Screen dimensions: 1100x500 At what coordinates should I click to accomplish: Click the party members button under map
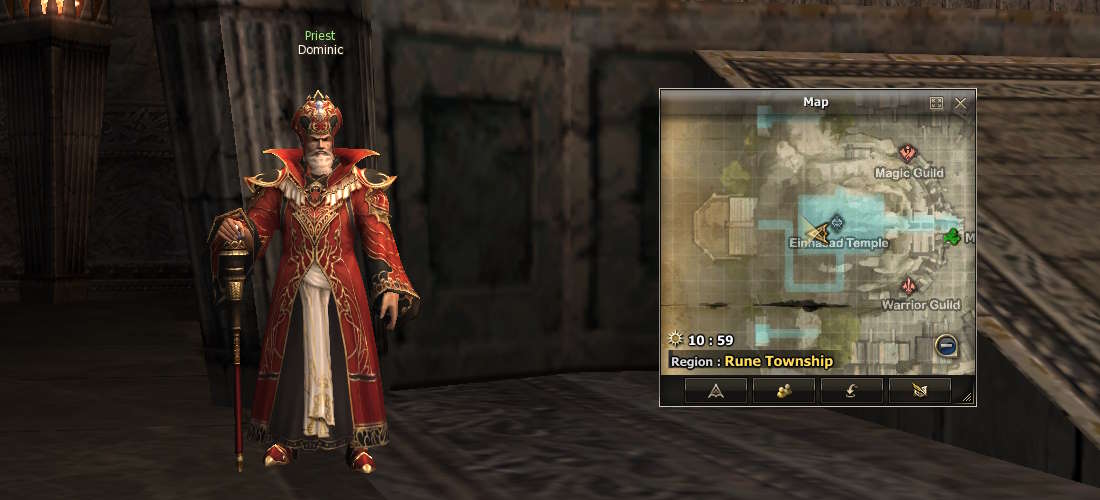[783, 391]
